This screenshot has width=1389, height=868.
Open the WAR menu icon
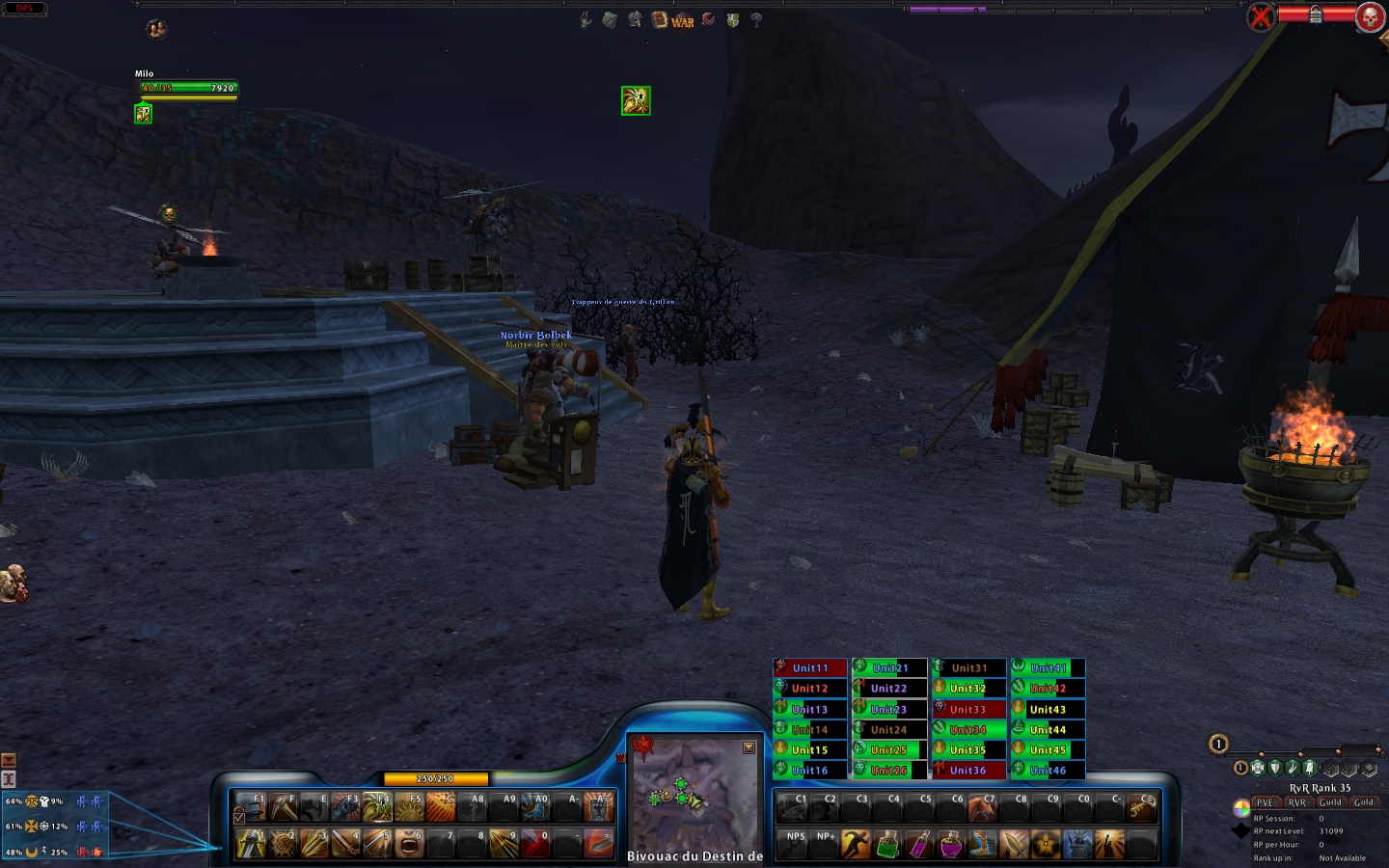(683, 21)
